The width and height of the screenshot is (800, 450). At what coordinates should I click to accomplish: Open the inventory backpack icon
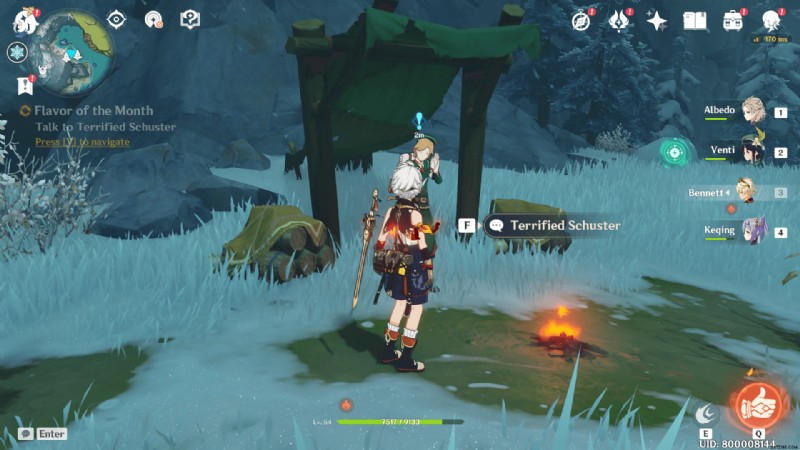tap(733, 20)
